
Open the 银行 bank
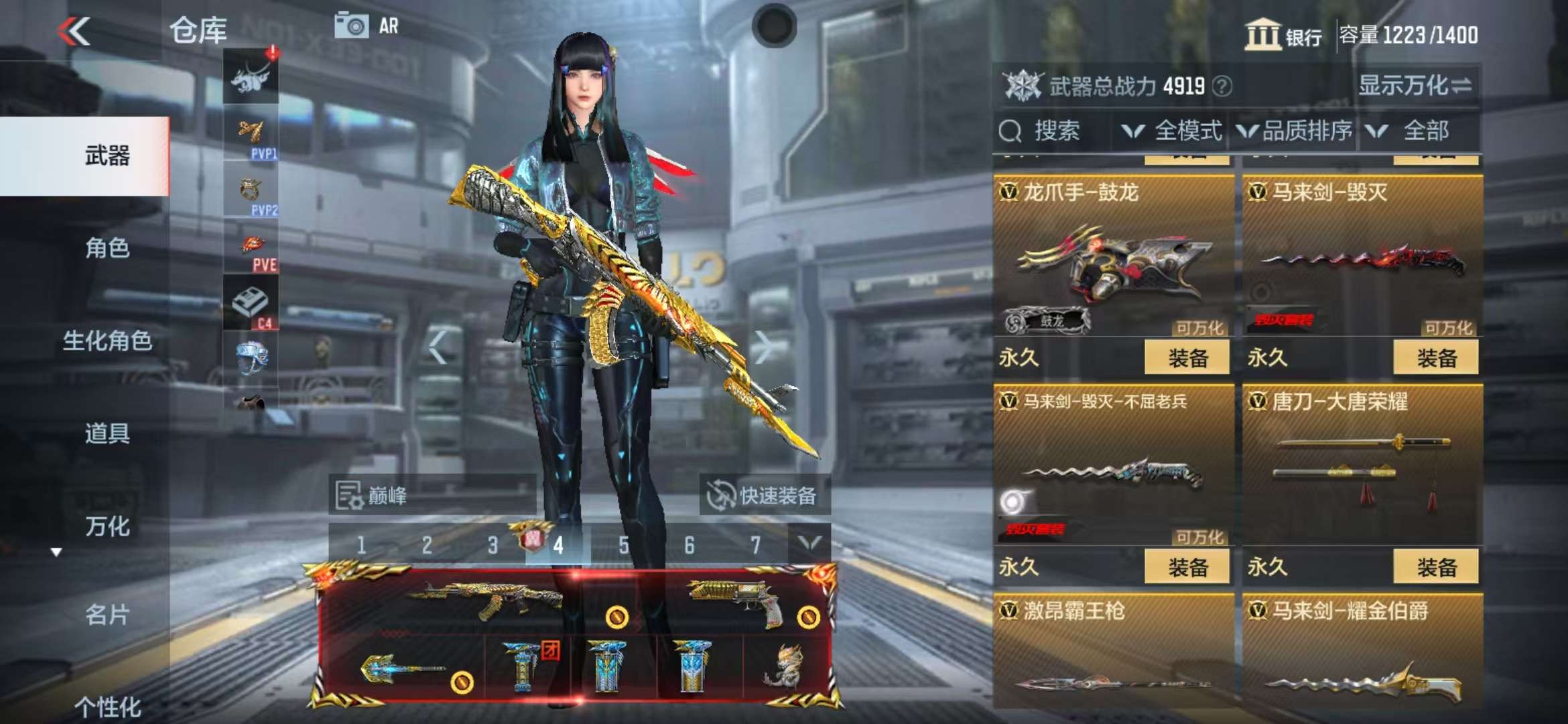[x=1283, y=35]
